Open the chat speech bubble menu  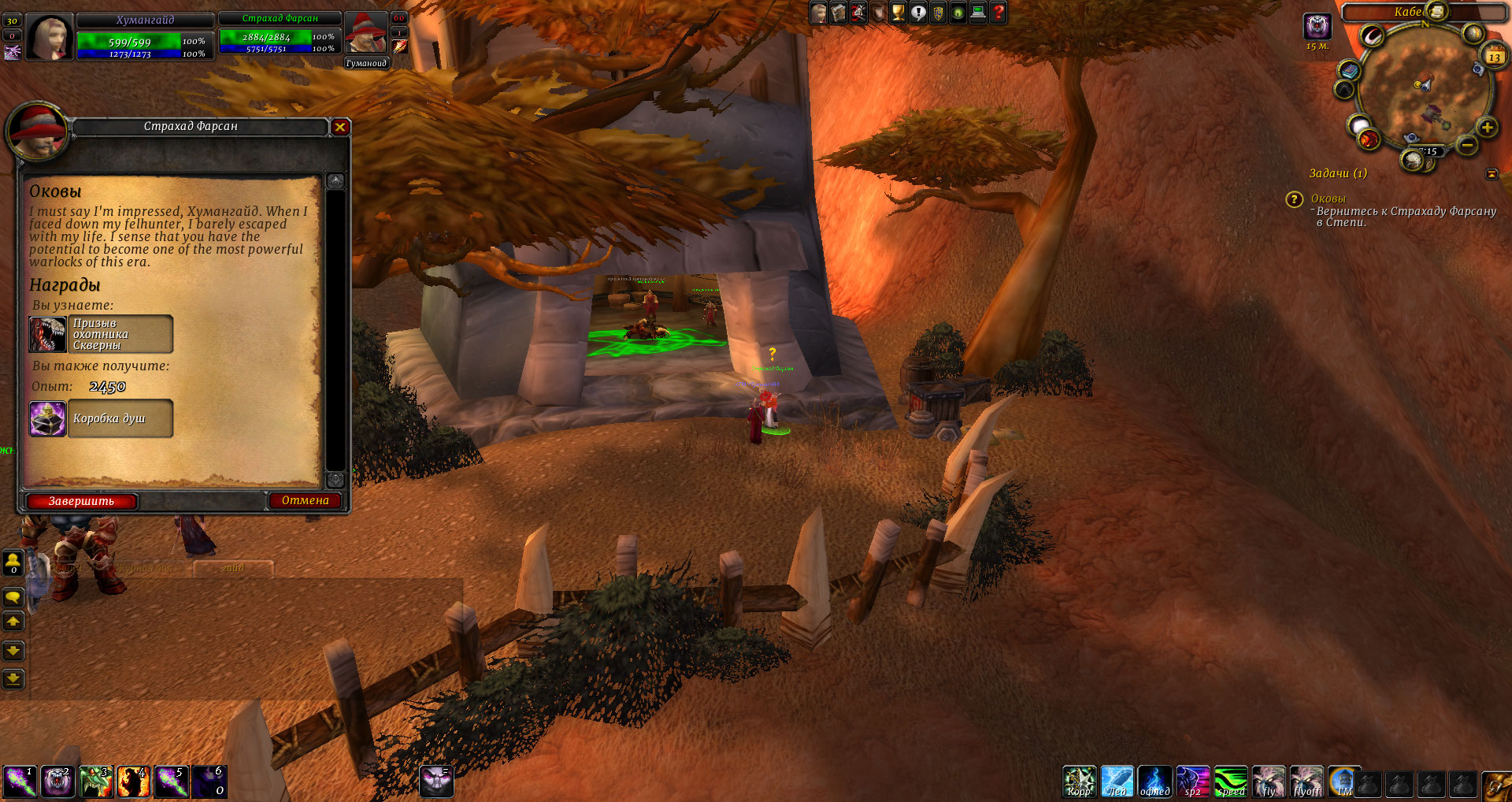click(13, 596)
